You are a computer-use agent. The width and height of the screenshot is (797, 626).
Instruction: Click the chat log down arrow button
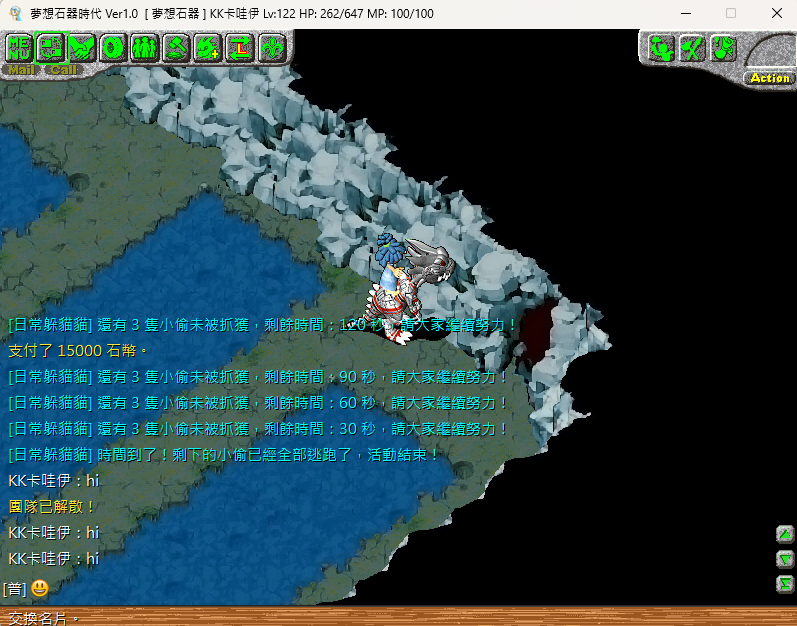785,559
